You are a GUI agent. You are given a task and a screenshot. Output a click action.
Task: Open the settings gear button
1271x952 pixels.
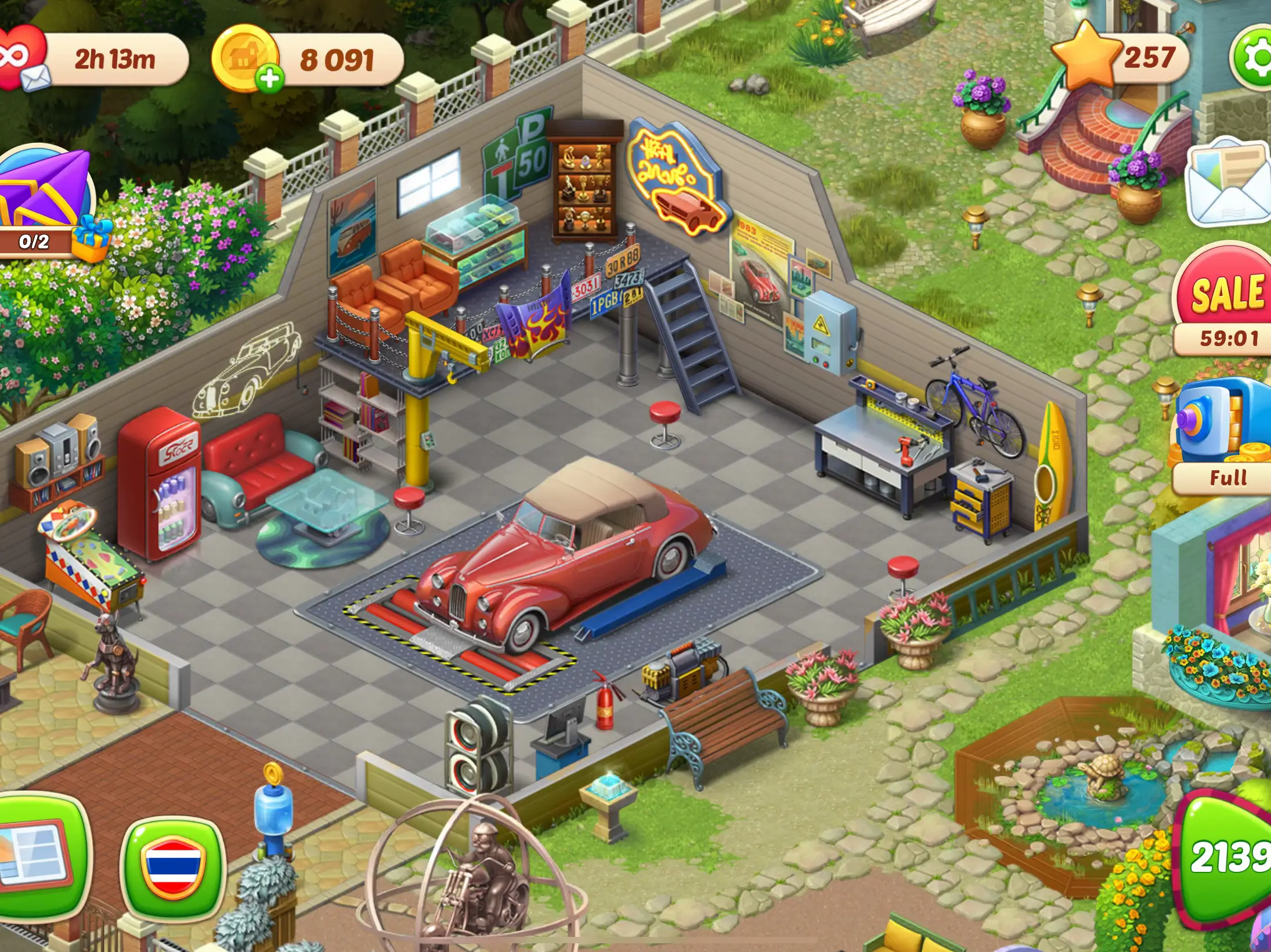click(x=1252, y=58)
